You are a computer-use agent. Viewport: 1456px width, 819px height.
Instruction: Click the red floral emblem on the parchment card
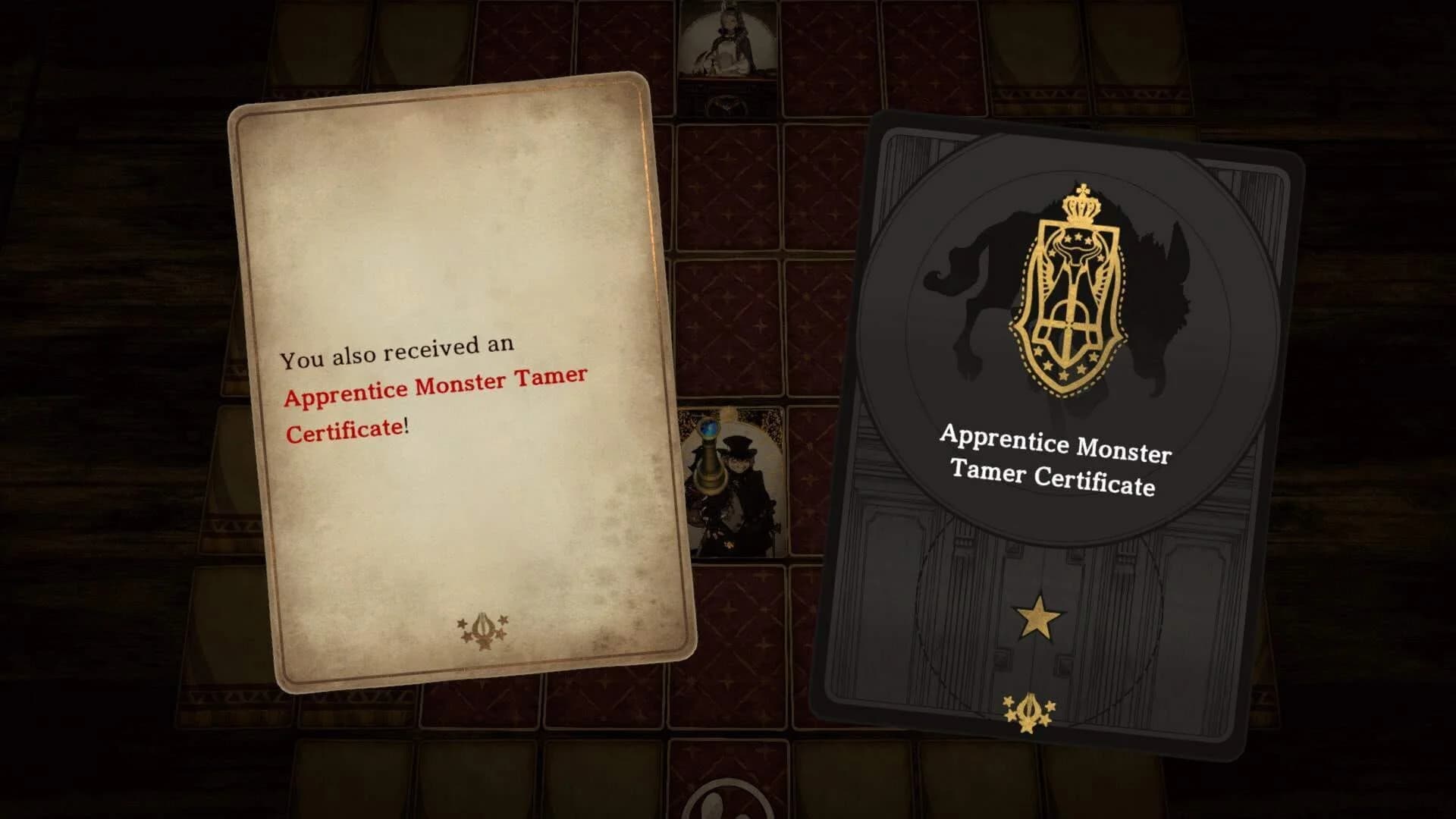pyautogui.click(x=483, y=626)
